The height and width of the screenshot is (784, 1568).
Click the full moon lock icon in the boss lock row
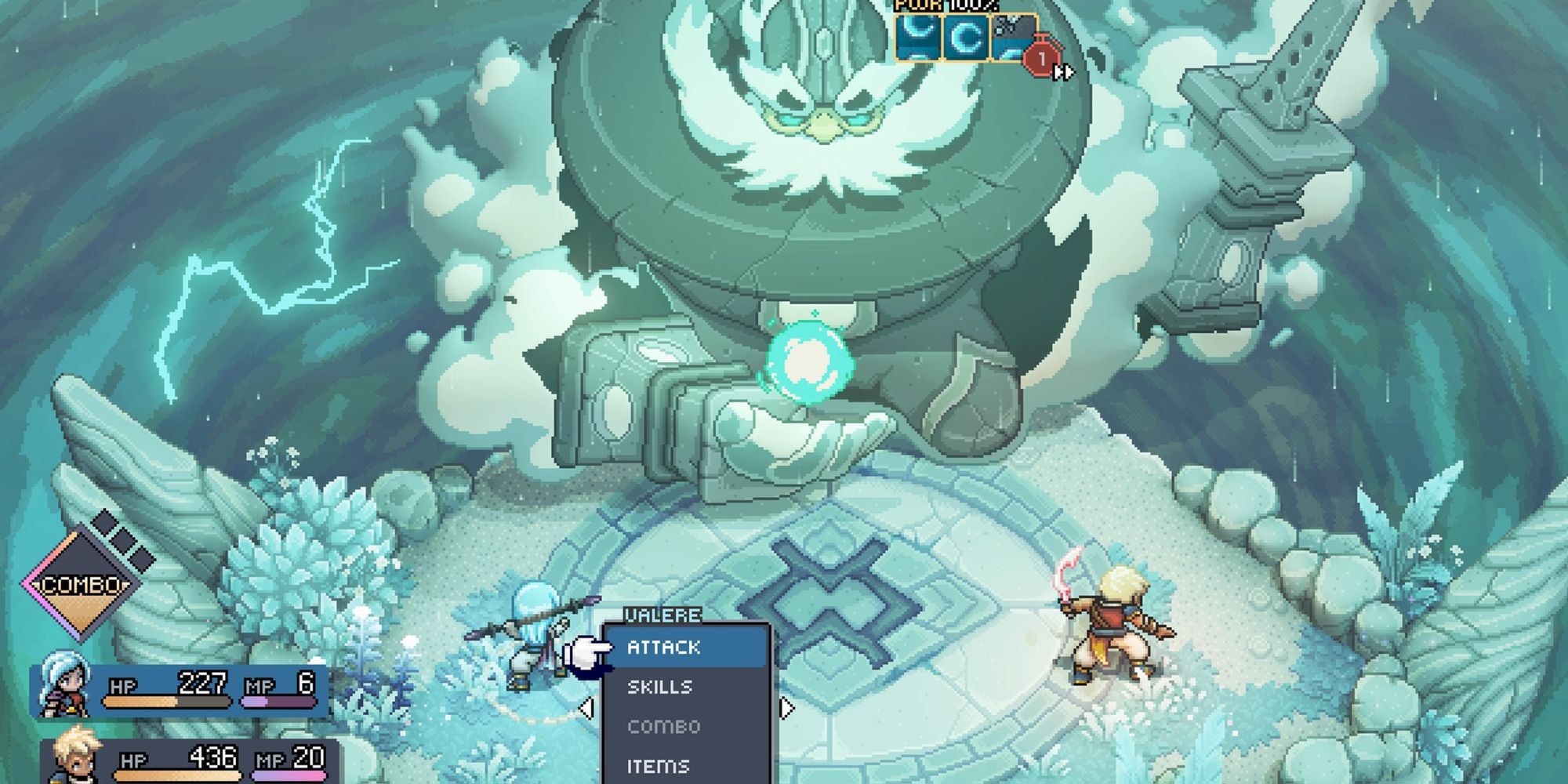tap(966, 38)
